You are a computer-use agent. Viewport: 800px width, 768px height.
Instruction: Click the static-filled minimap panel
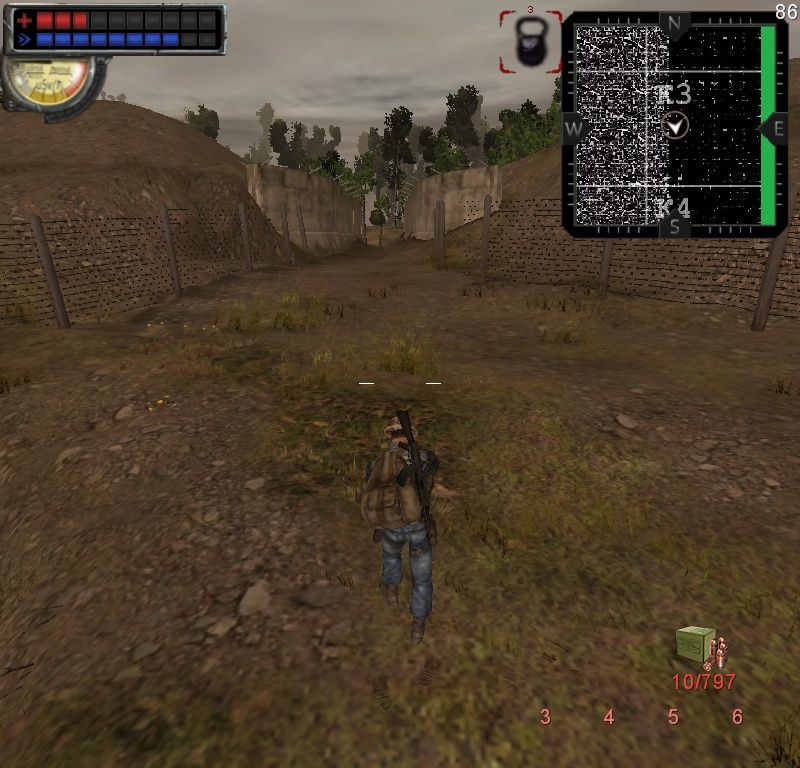tap(673, 125)
